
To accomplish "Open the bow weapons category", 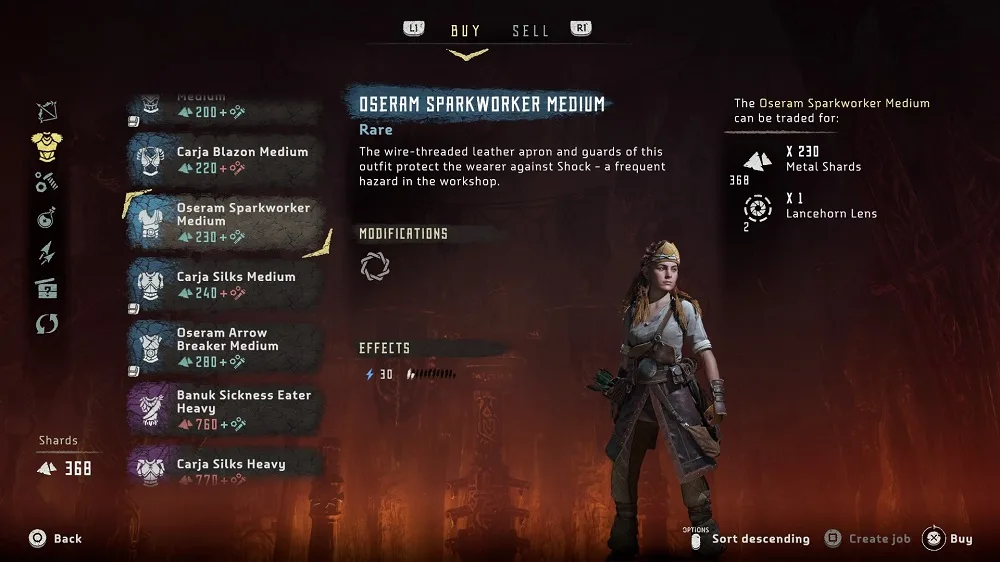I will 47,110.
